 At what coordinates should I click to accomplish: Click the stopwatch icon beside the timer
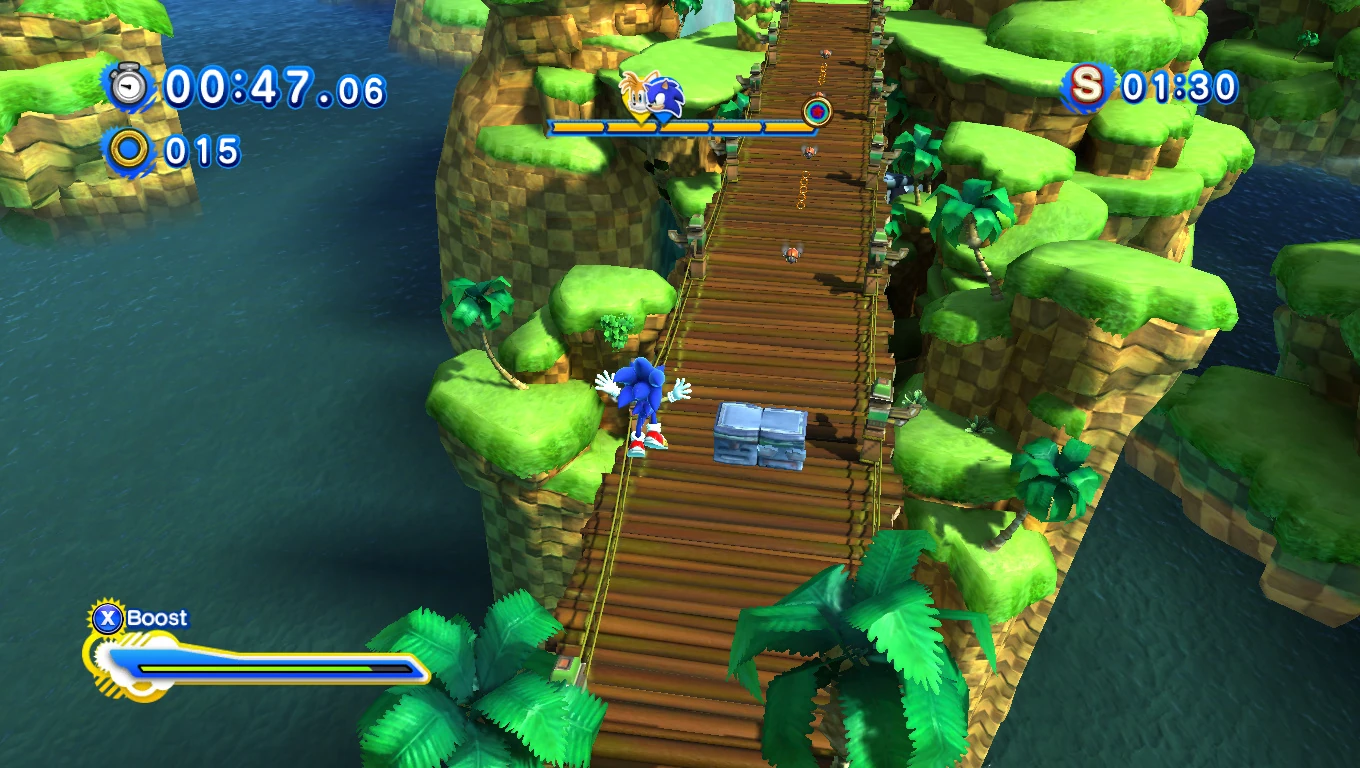tap(129, 87)
